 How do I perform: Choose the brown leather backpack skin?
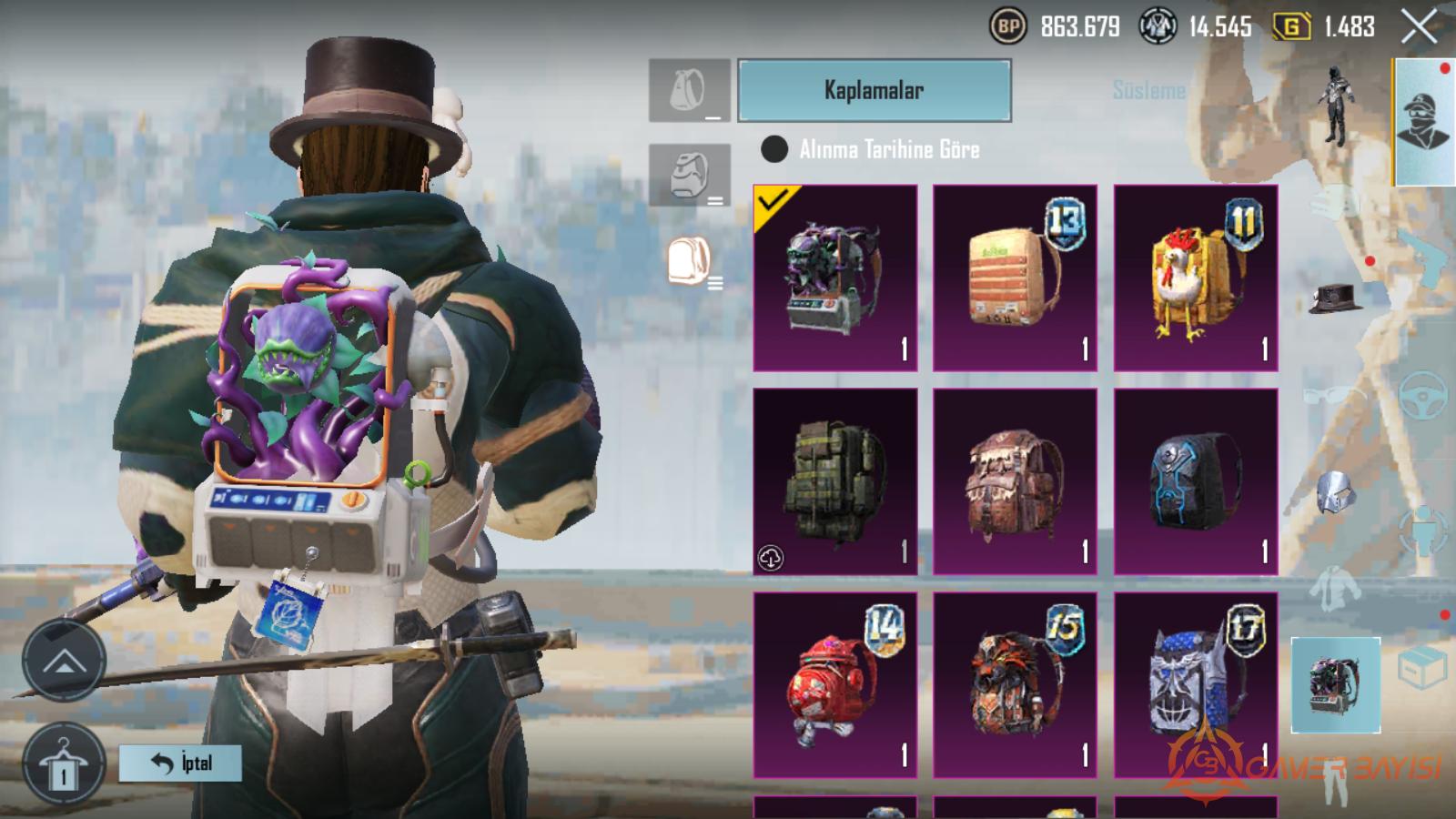coord(1015,481)
